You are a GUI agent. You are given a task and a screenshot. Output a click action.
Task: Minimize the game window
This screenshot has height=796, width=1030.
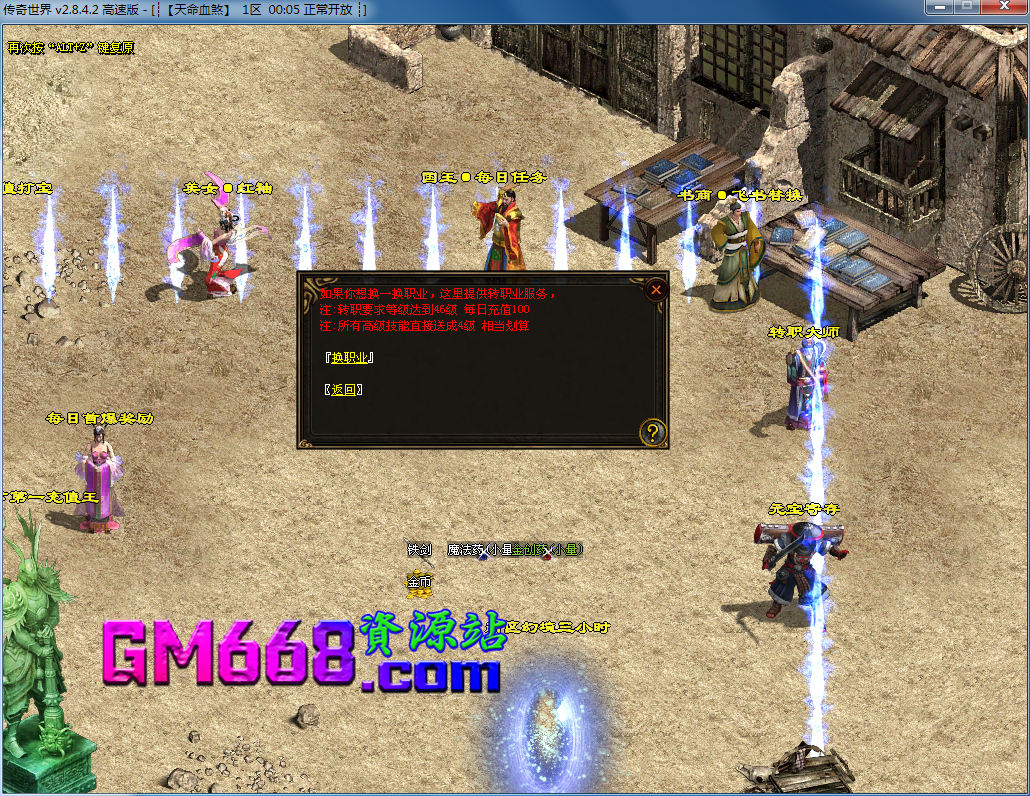click(x=939, y=8)
